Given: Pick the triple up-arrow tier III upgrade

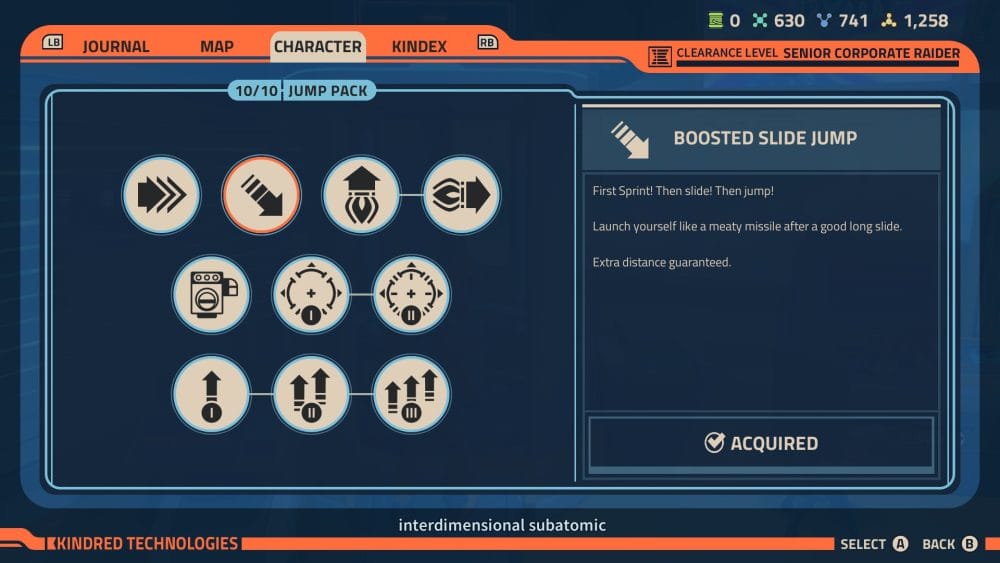Looking at the screenshot, I should click(x=411, y=394).
